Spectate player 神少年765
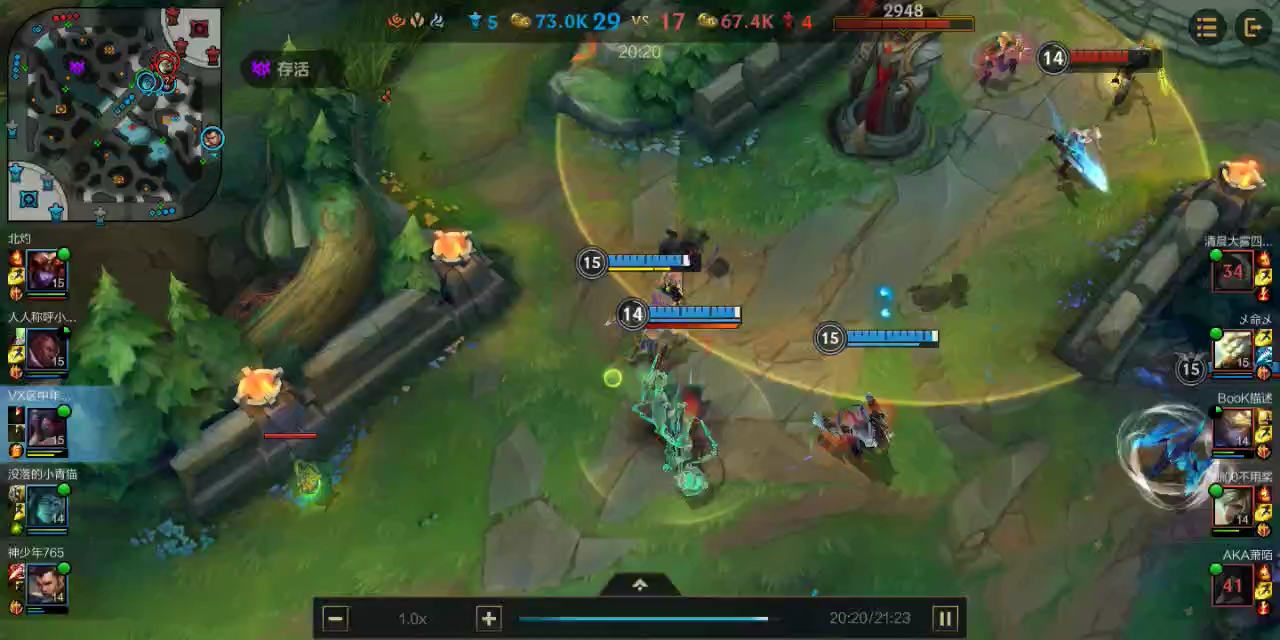 (46, 584)
